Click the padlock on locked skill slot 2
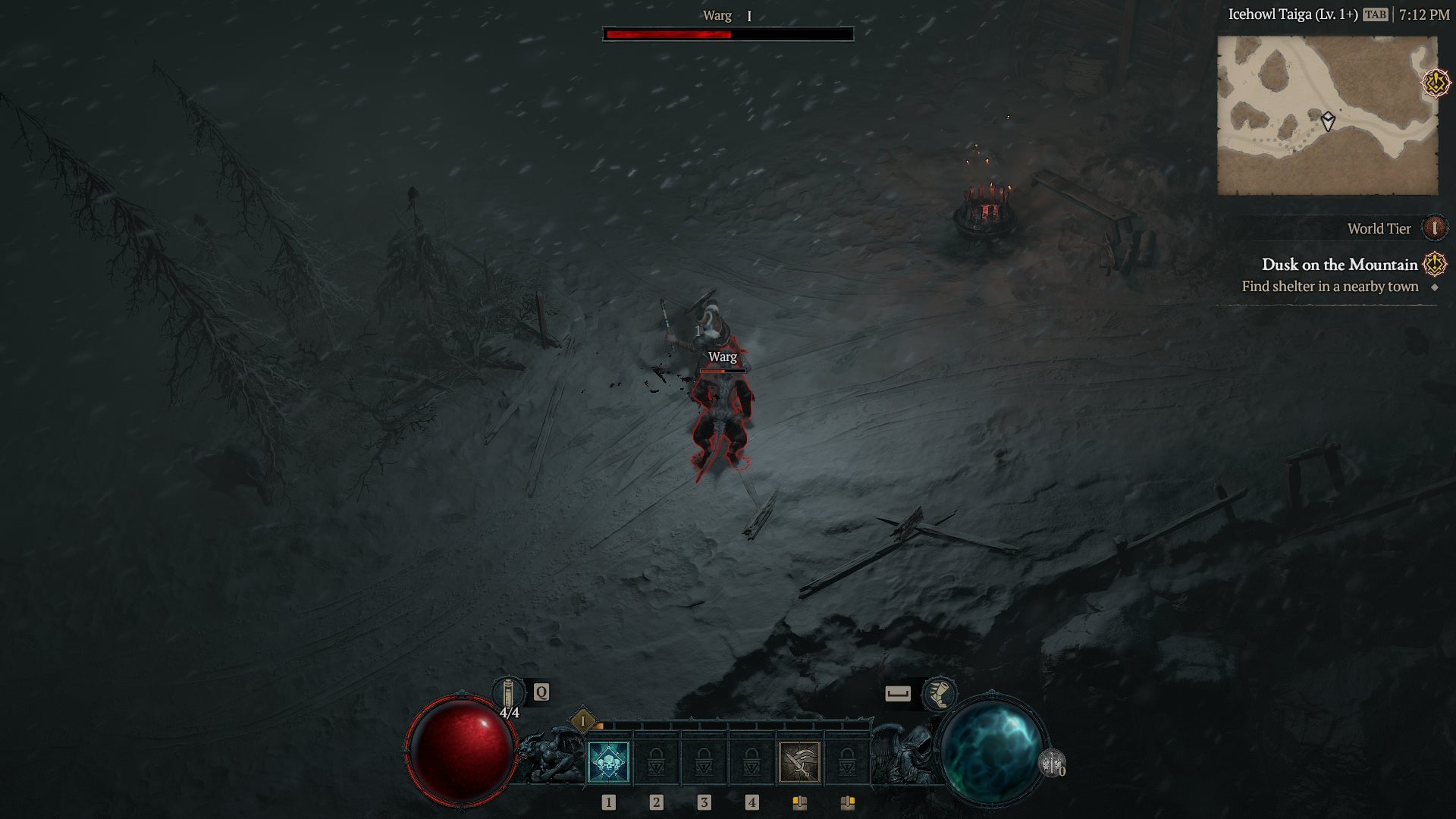The width and height of the screenshot is (1456, 819). [654, 763]
